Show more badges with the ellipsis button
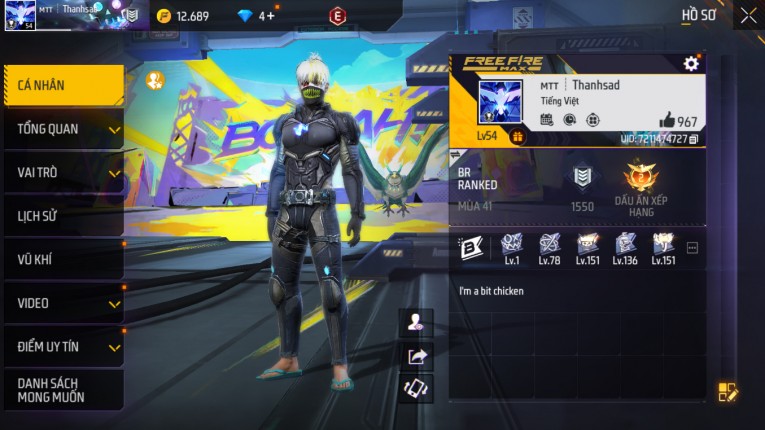Screen dimensions: 765x430 692,247
